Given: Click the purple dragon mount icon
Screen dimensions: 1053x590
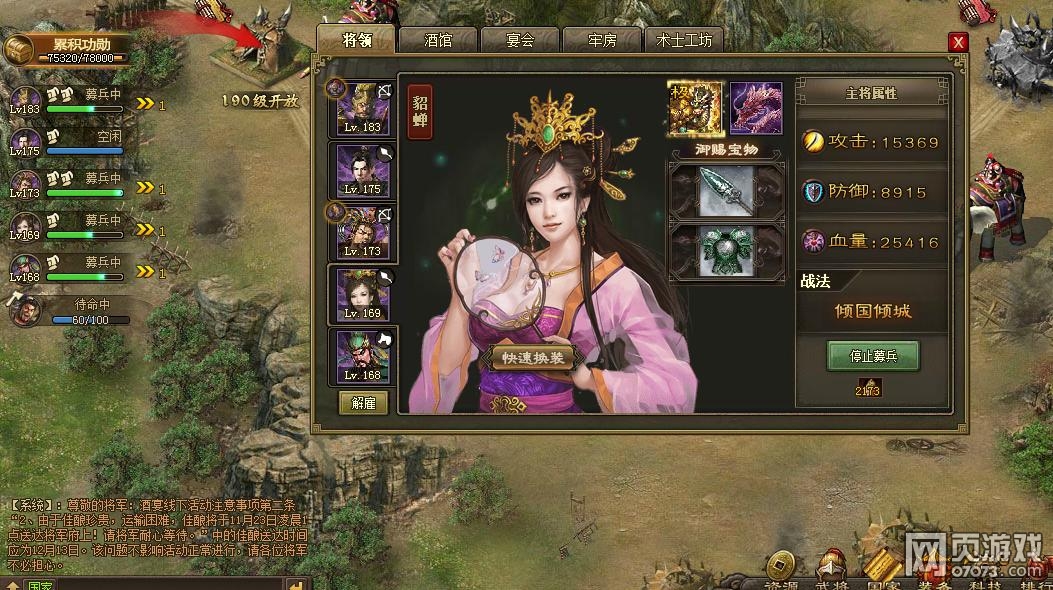Looking at the screenshot, I should 756,108.
